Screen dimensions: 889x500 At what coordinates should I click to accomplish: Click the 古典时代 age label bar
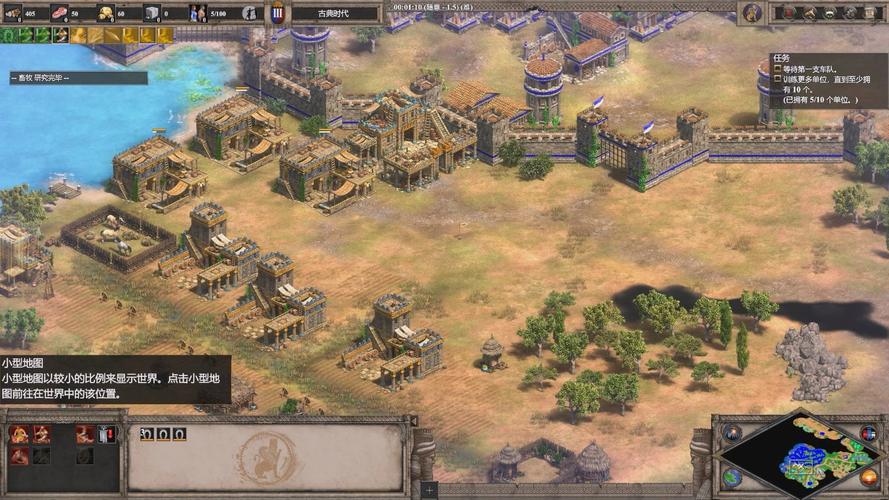[335, 13]
